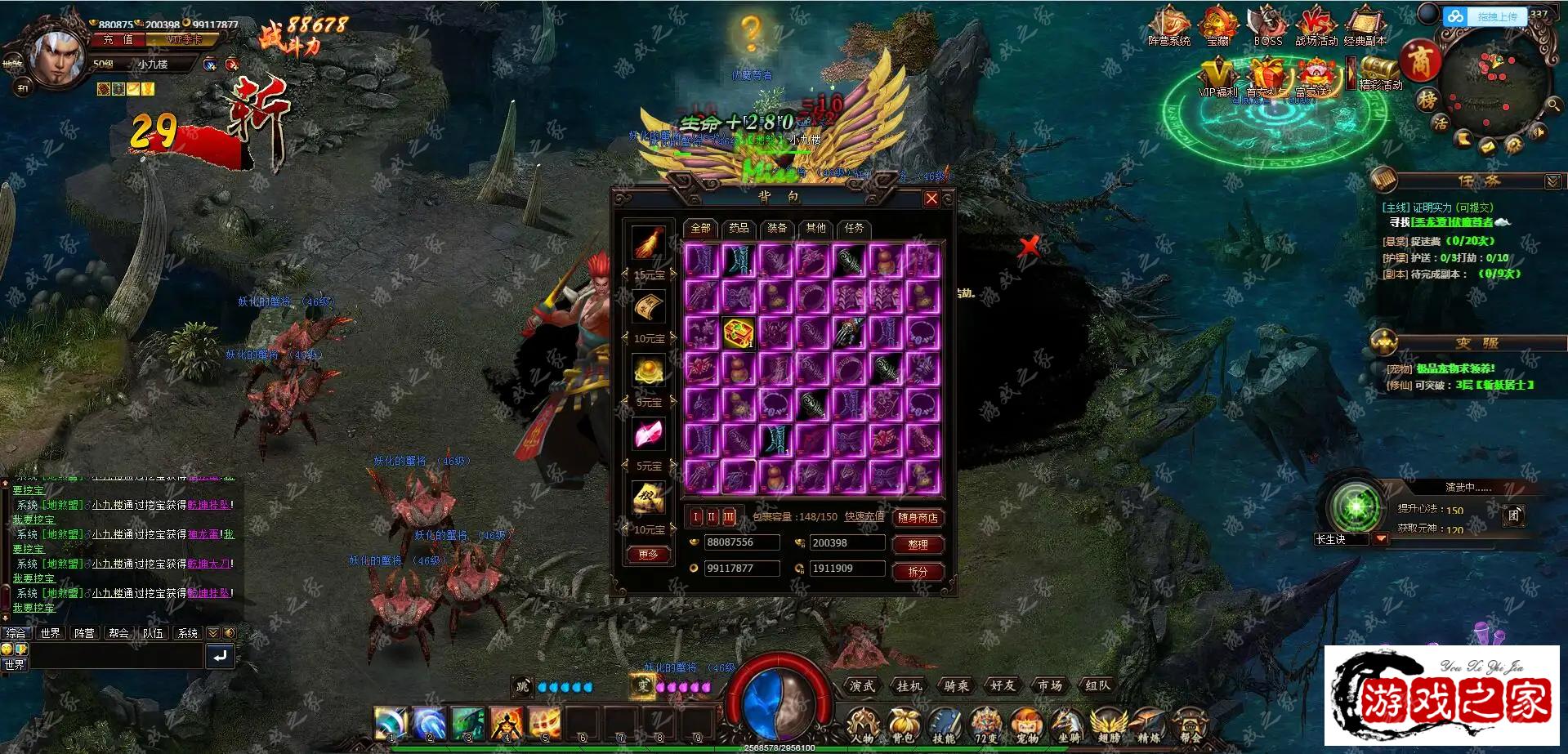Open the 战场活动 VS icon
The height and width of the screenshot is (754, 1568).
(1316, 25)
